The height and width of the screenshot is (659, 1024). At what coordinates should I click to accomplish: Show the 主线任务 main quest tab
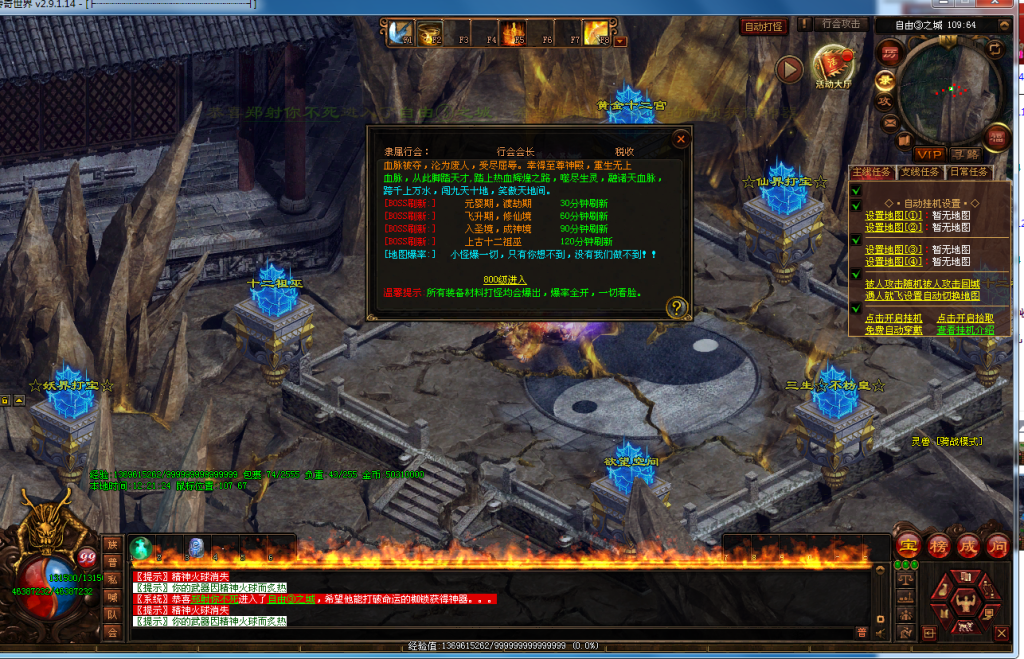(872, 172)
